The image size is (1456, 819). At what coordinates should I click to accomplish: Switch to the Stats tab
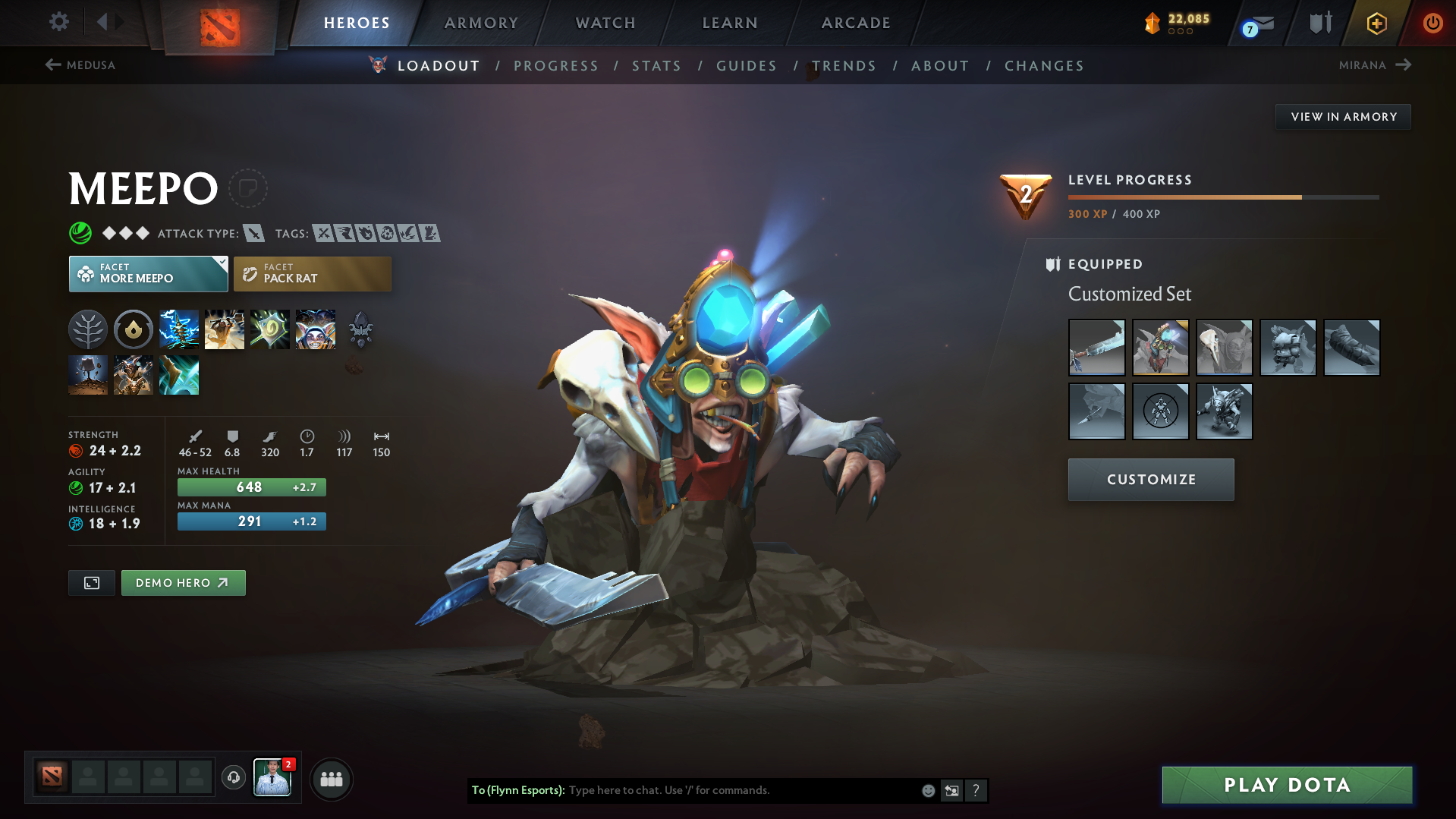656,65
